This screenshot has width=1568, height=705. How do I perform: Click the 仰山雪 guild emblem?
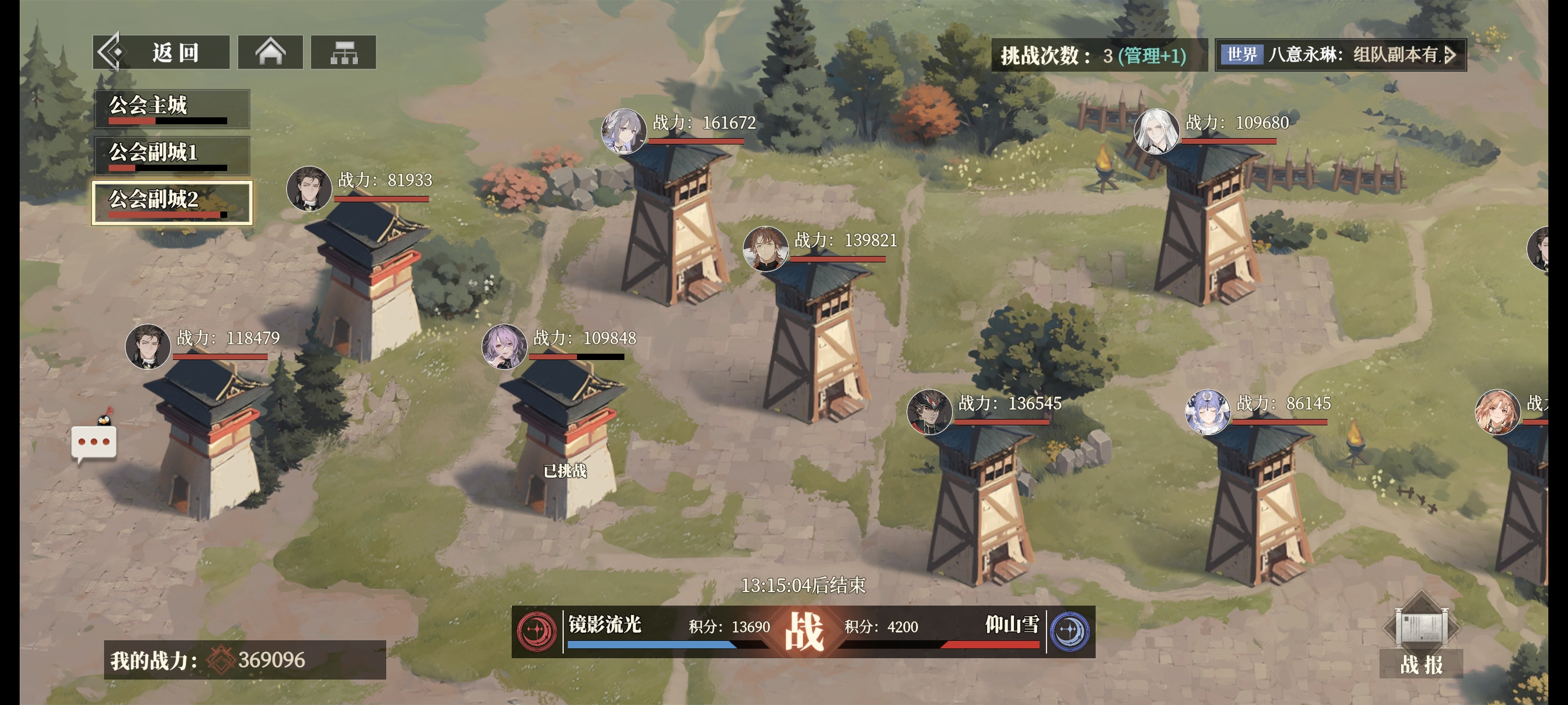[1070, 631]
